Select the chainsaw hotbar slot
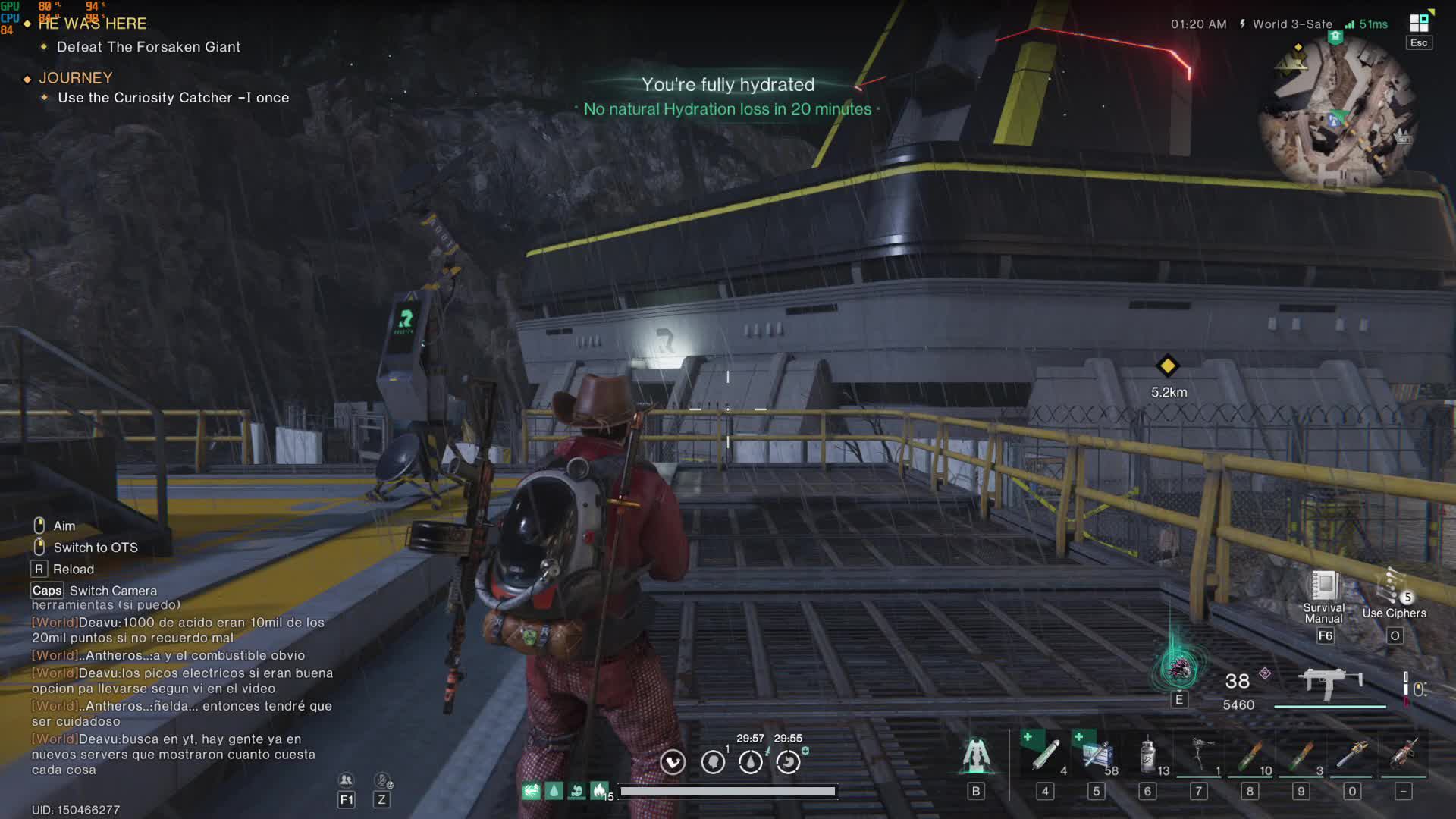Screen dimensions: 1456x819 [1352, 755]
